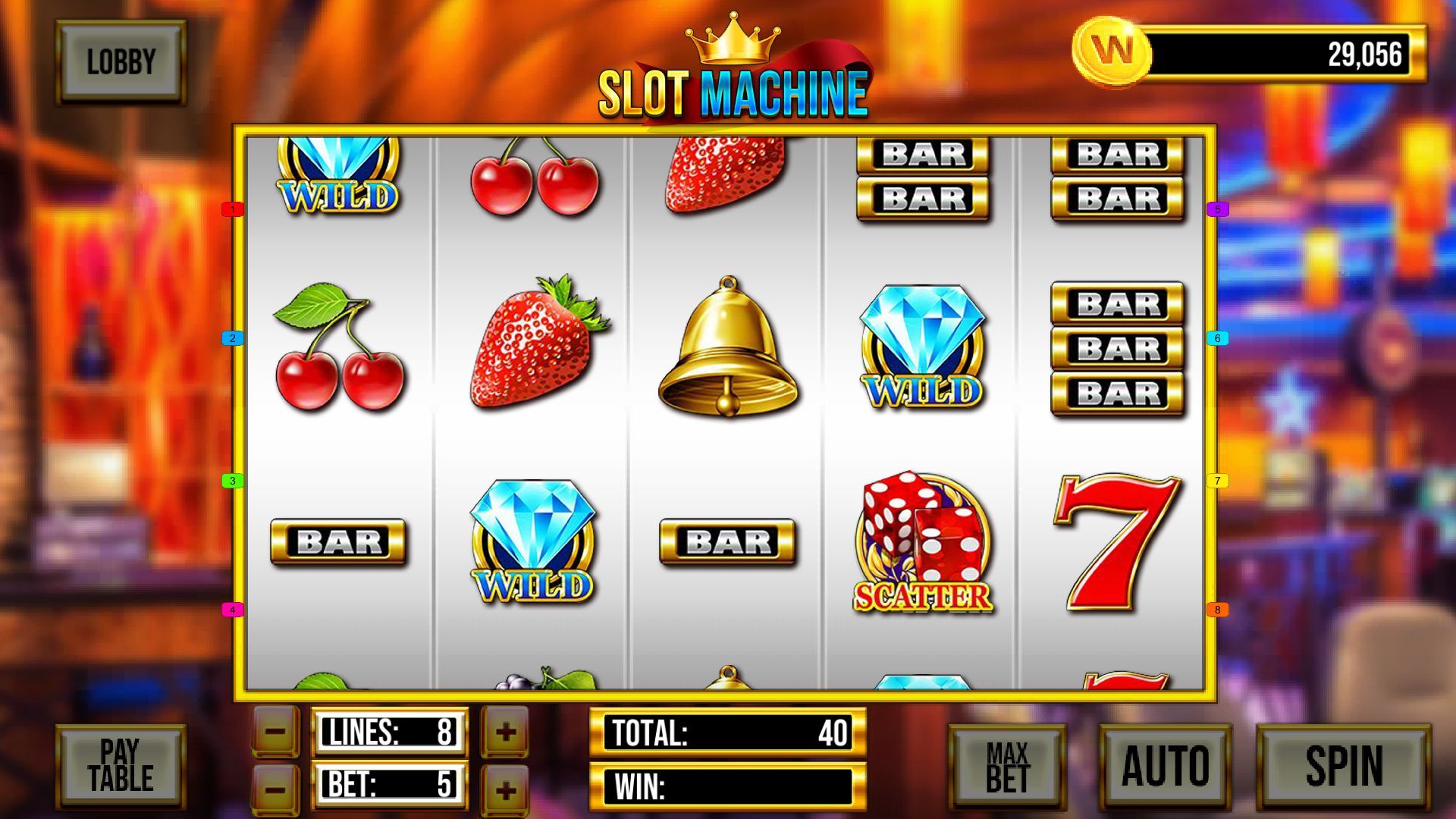1456x819 pixels.
Task: Decrease the number of lines
Action: pyautogui.click(x=275, y=732)
